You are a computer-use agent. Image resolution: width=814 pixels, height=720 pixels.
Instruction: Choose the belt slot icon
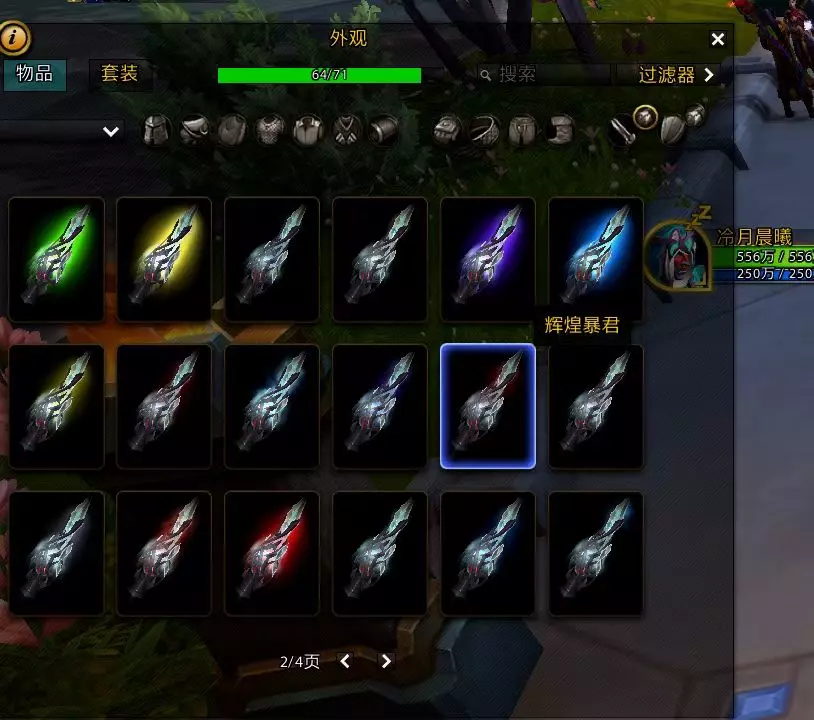pyautogui.click(x=485, y=130)
